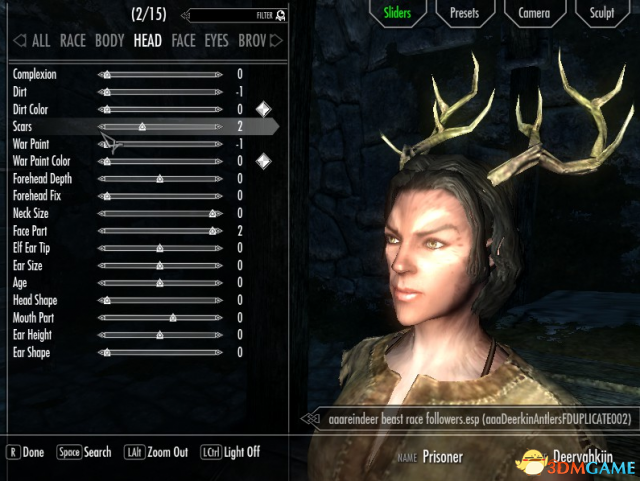Show ALL slider categories
The height and width of the screenshot is (481, 640).
tap(40, 41)
